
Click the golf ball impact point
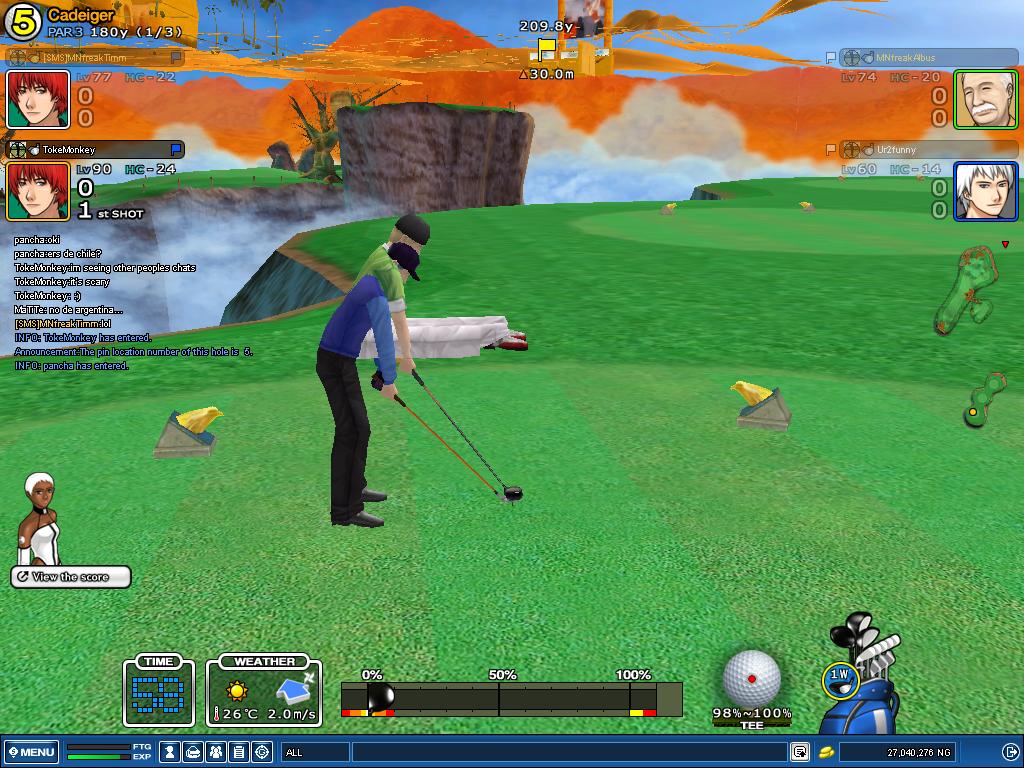[x=751, y=678]
